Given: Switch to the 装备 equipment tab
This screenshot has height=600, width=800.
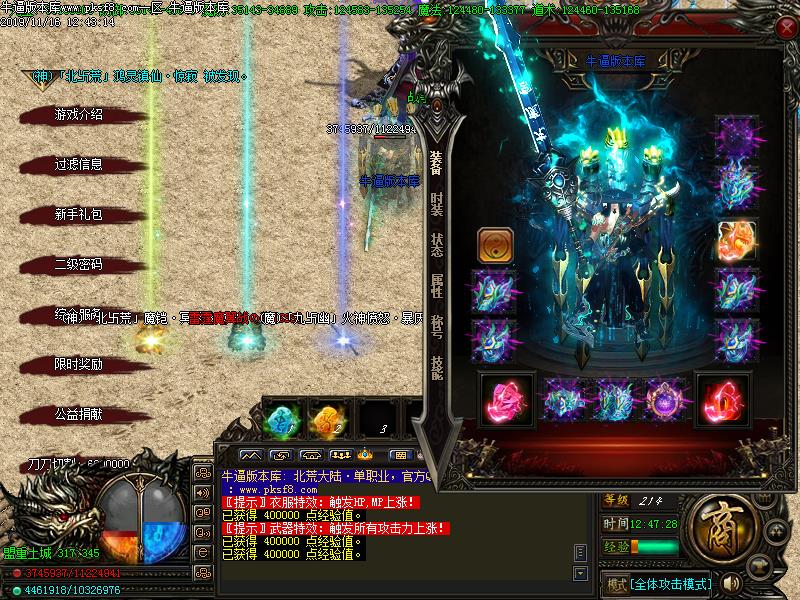Looking at the screenshot, I should (x=436, y=163).
